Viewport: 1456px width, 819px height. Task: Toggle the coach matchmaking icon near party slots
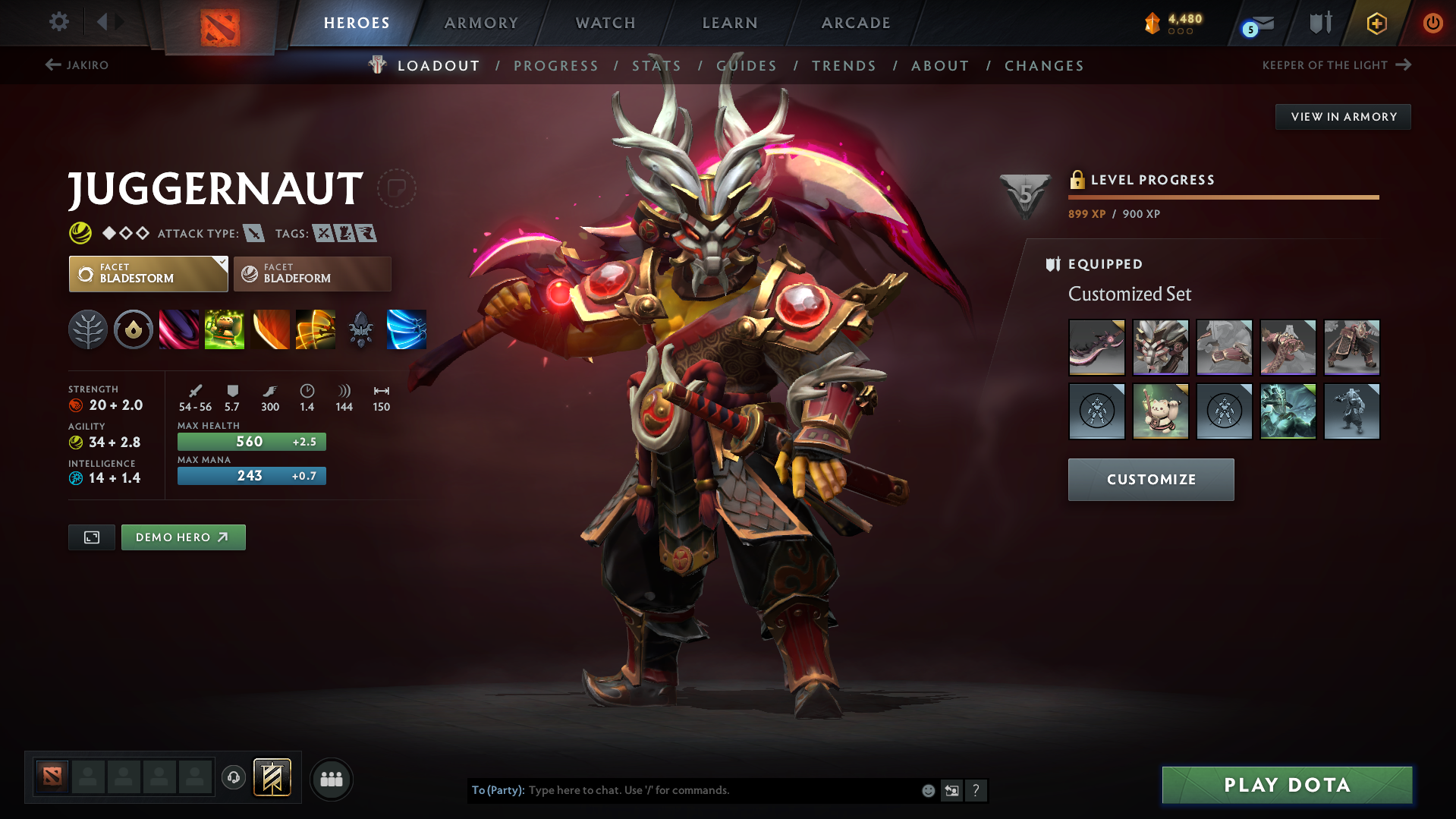(234, 779)
